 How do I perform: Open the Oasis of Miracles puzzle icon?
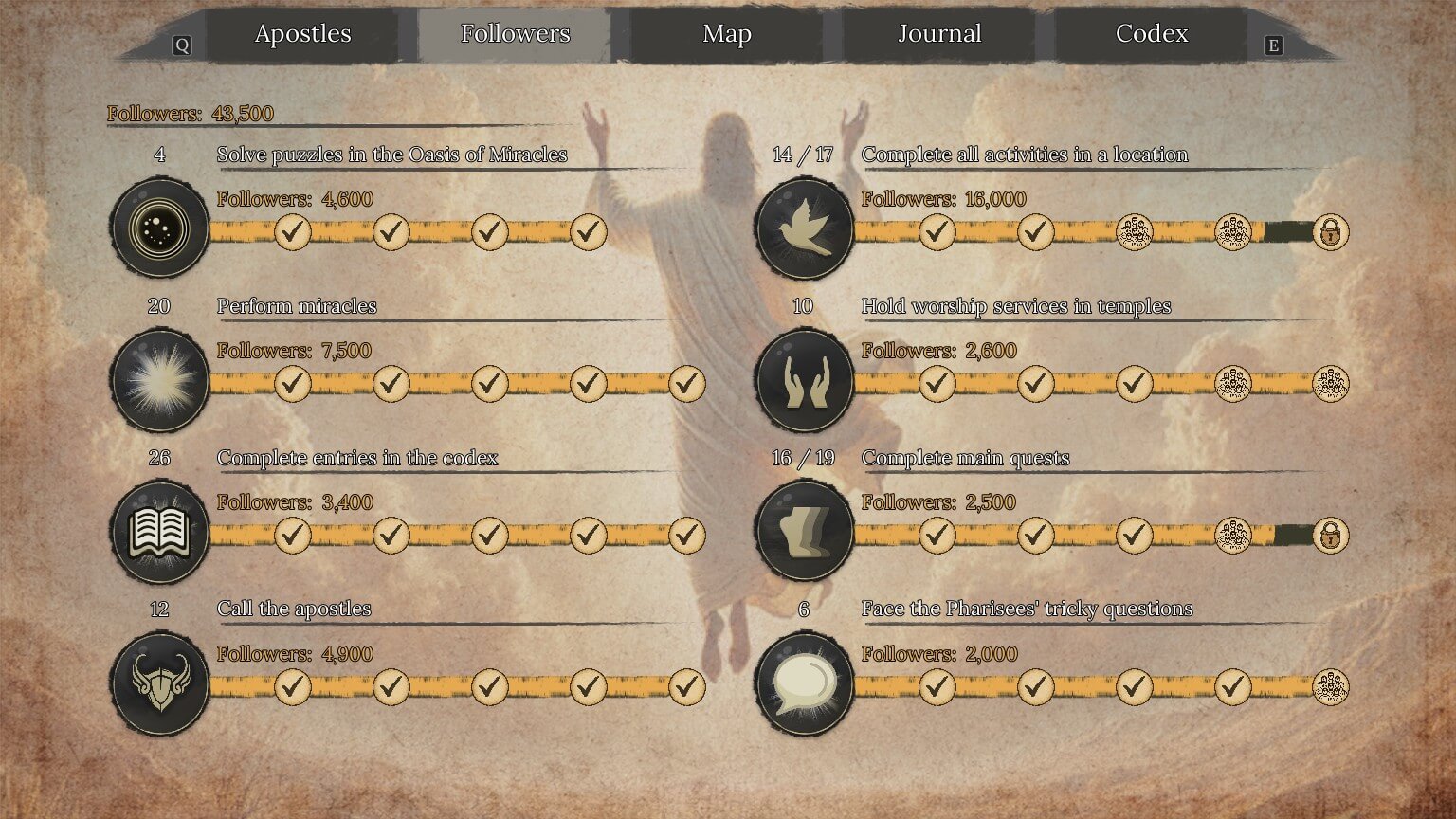(x=159, y=228)
